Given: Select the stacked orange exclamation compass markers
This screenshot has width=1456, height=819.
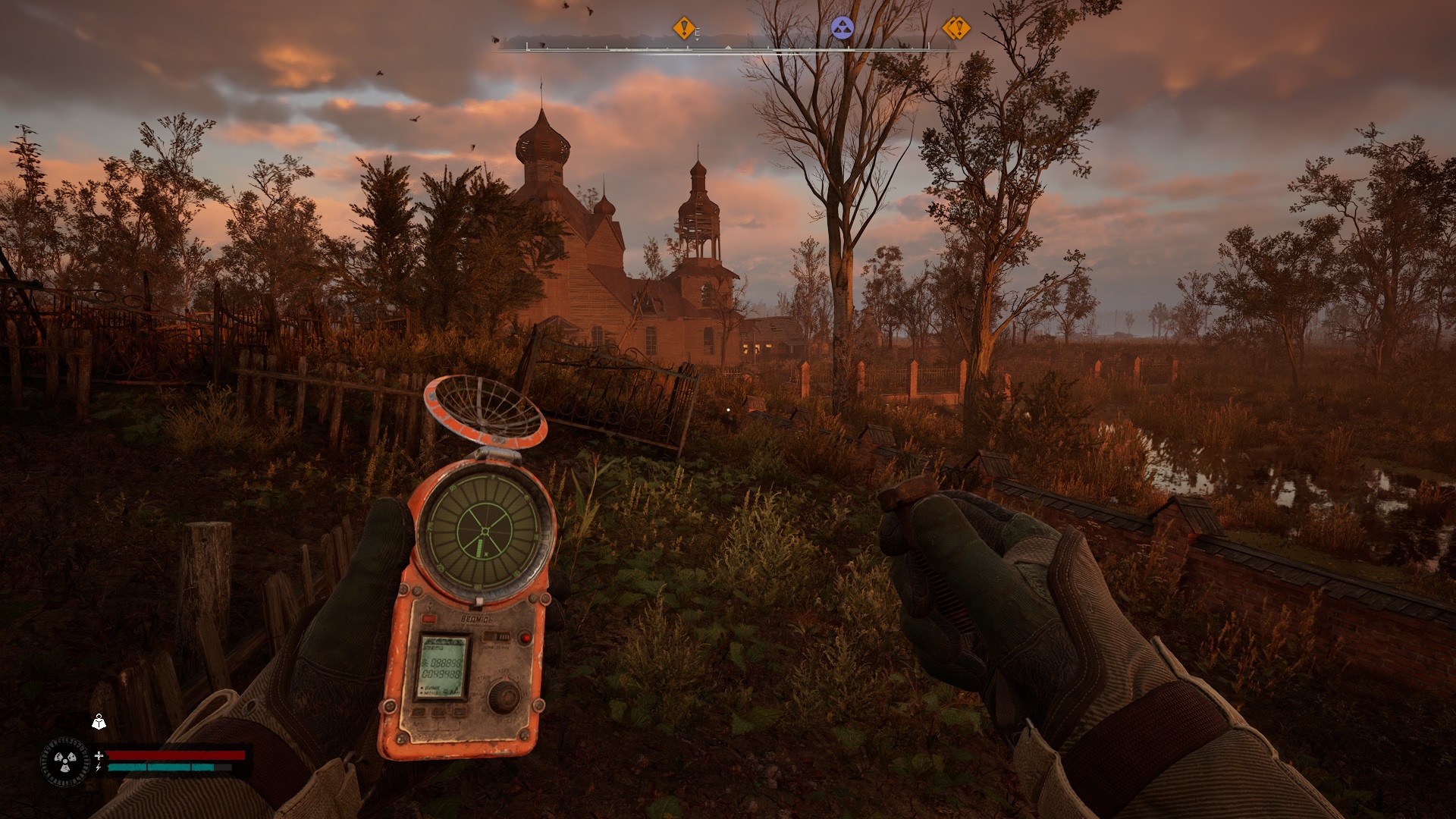Looking at the screenshot, I should click(x=956, y=29).
